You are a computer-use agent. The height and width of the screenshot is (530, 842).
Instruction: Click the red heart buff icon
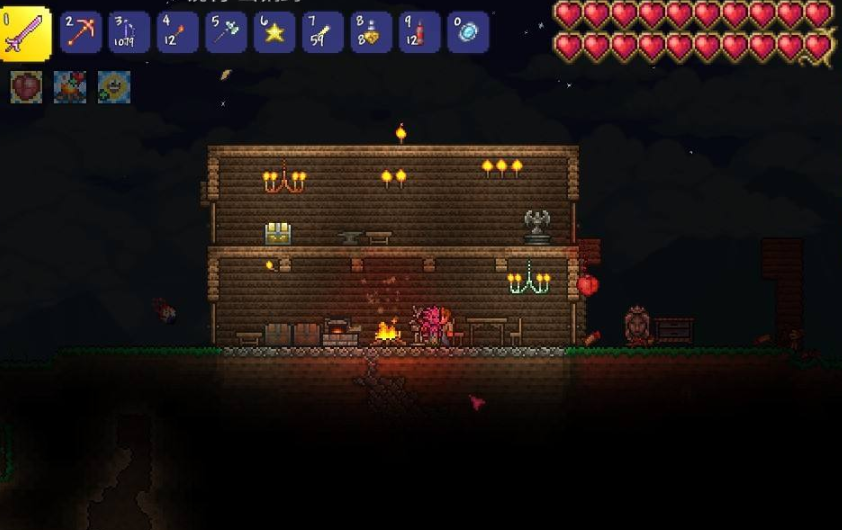click(x=26, y=88)
